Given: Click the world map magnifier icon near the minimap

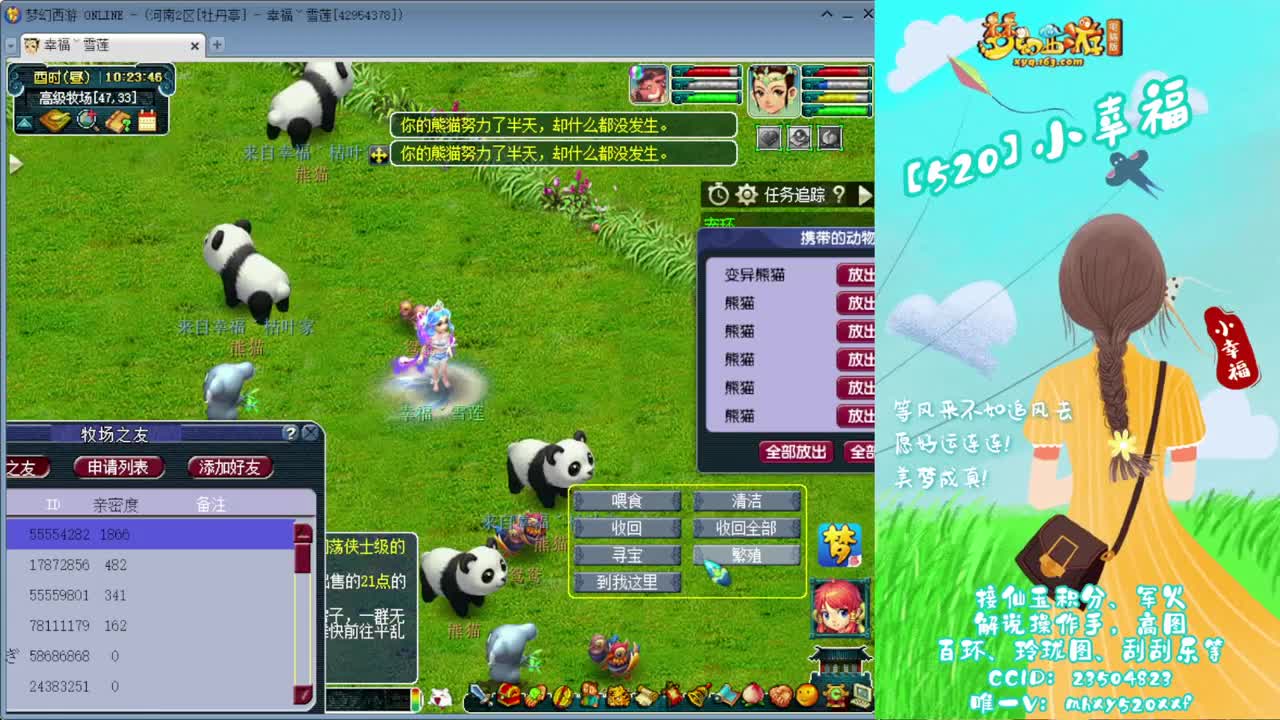Looking at the screenshot, I should click(85, 120).
